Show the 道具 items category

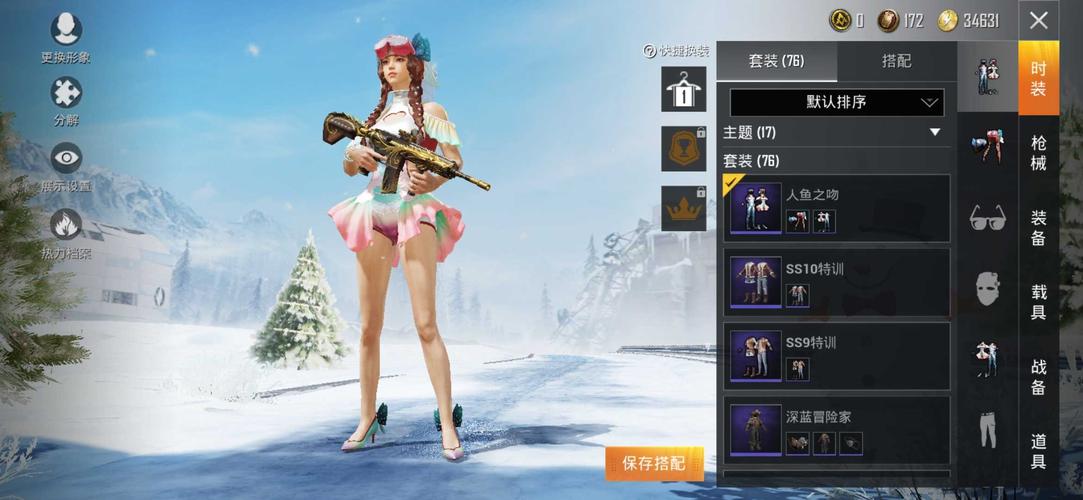click(x=1039, y=452)
